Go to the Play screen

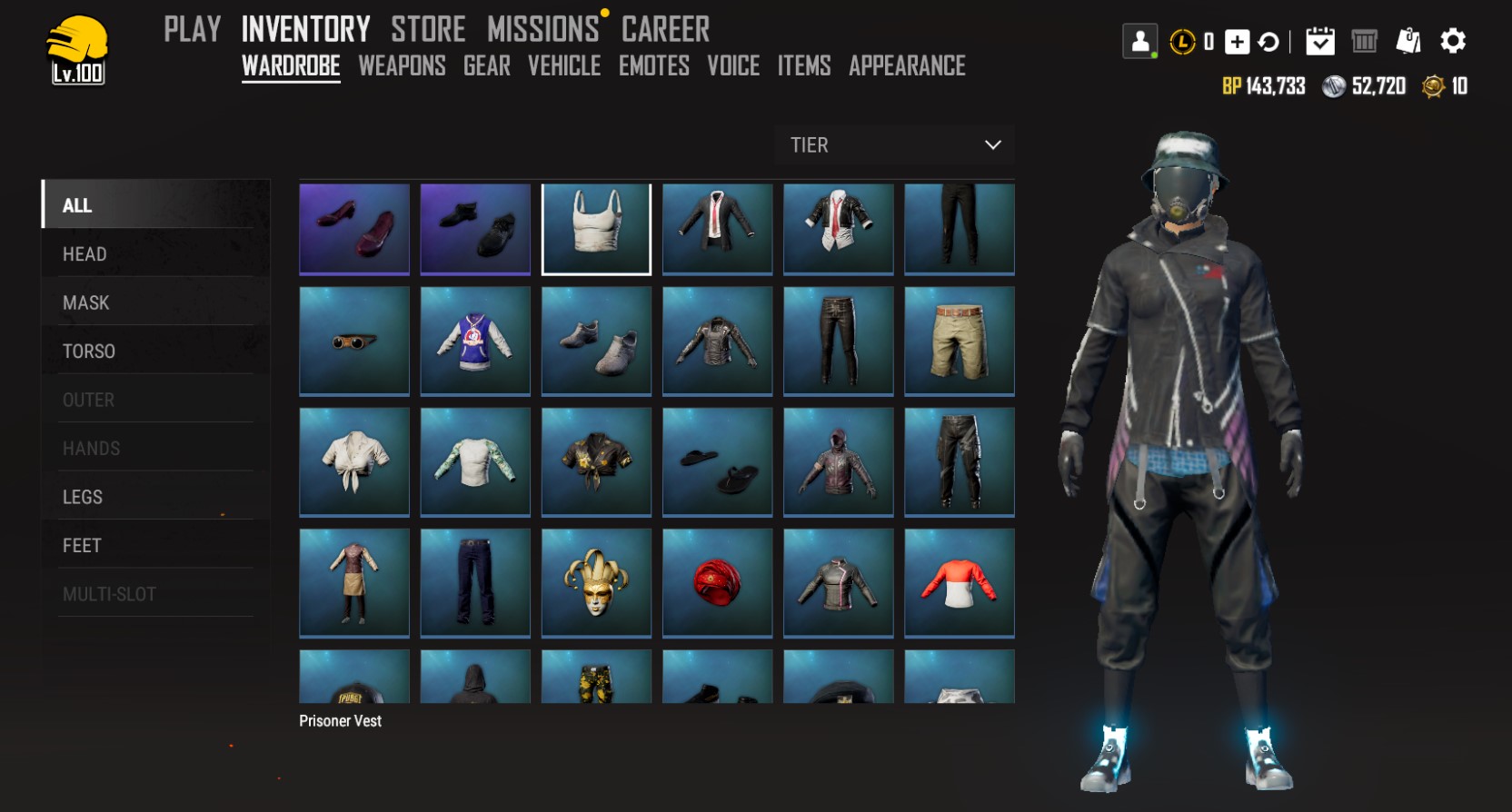pyautogui.click(x=192, y=30)
